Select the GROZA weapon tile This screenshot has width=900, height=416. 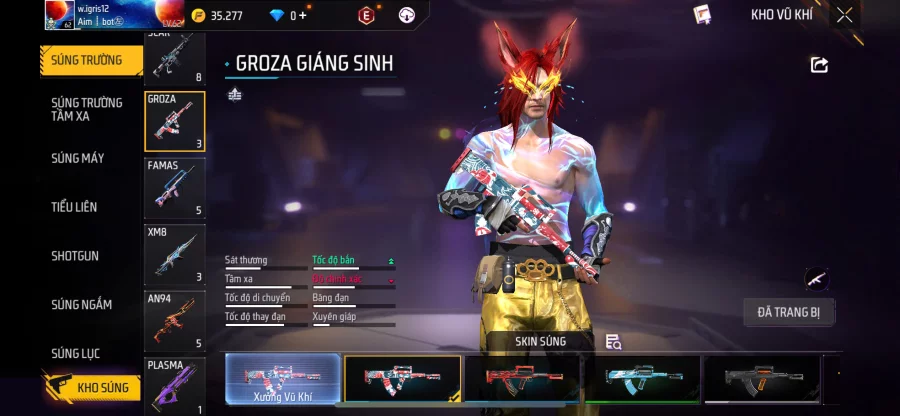[x=175, y=122]
